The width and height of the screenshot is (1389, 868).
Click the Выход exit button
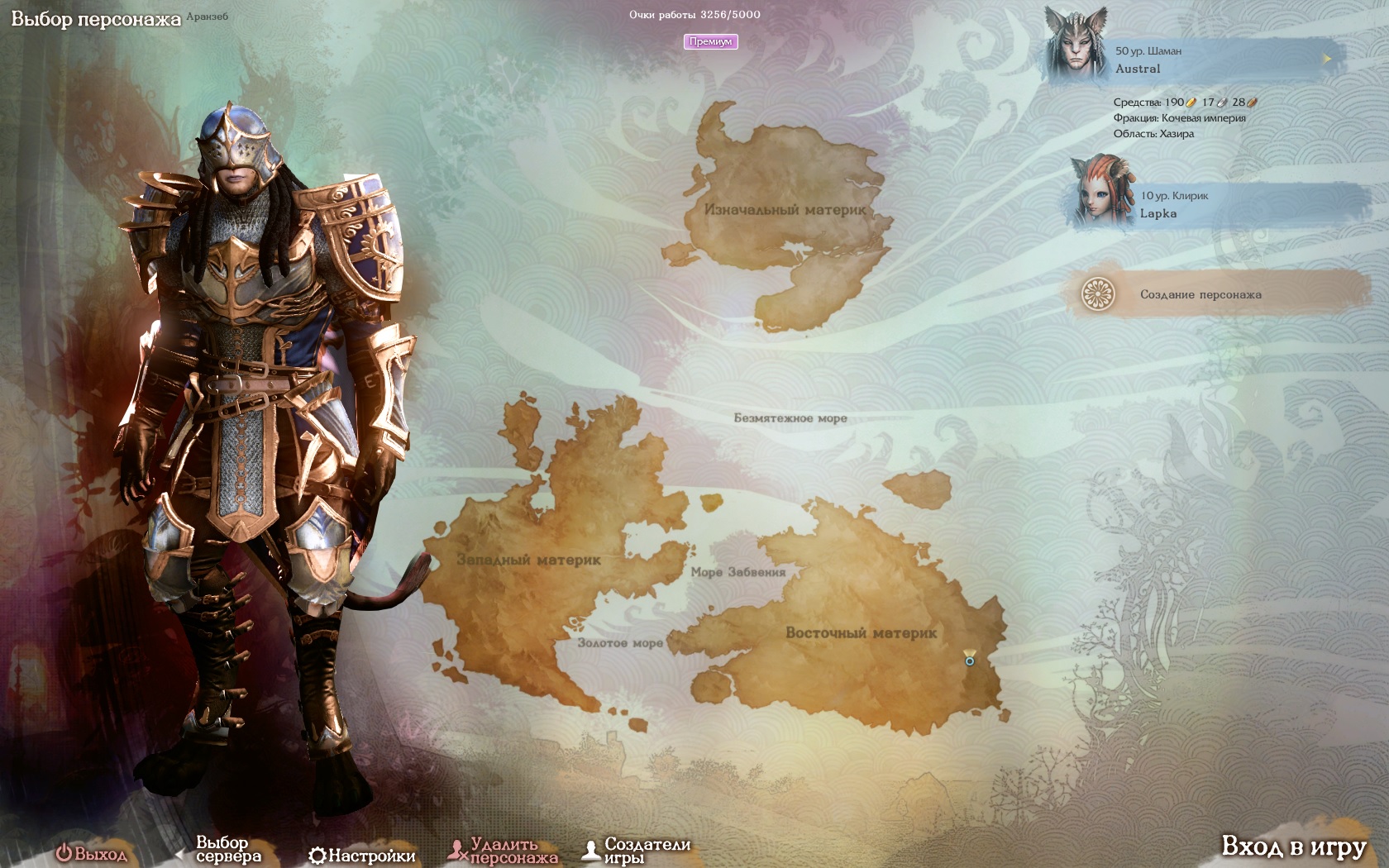92,854
